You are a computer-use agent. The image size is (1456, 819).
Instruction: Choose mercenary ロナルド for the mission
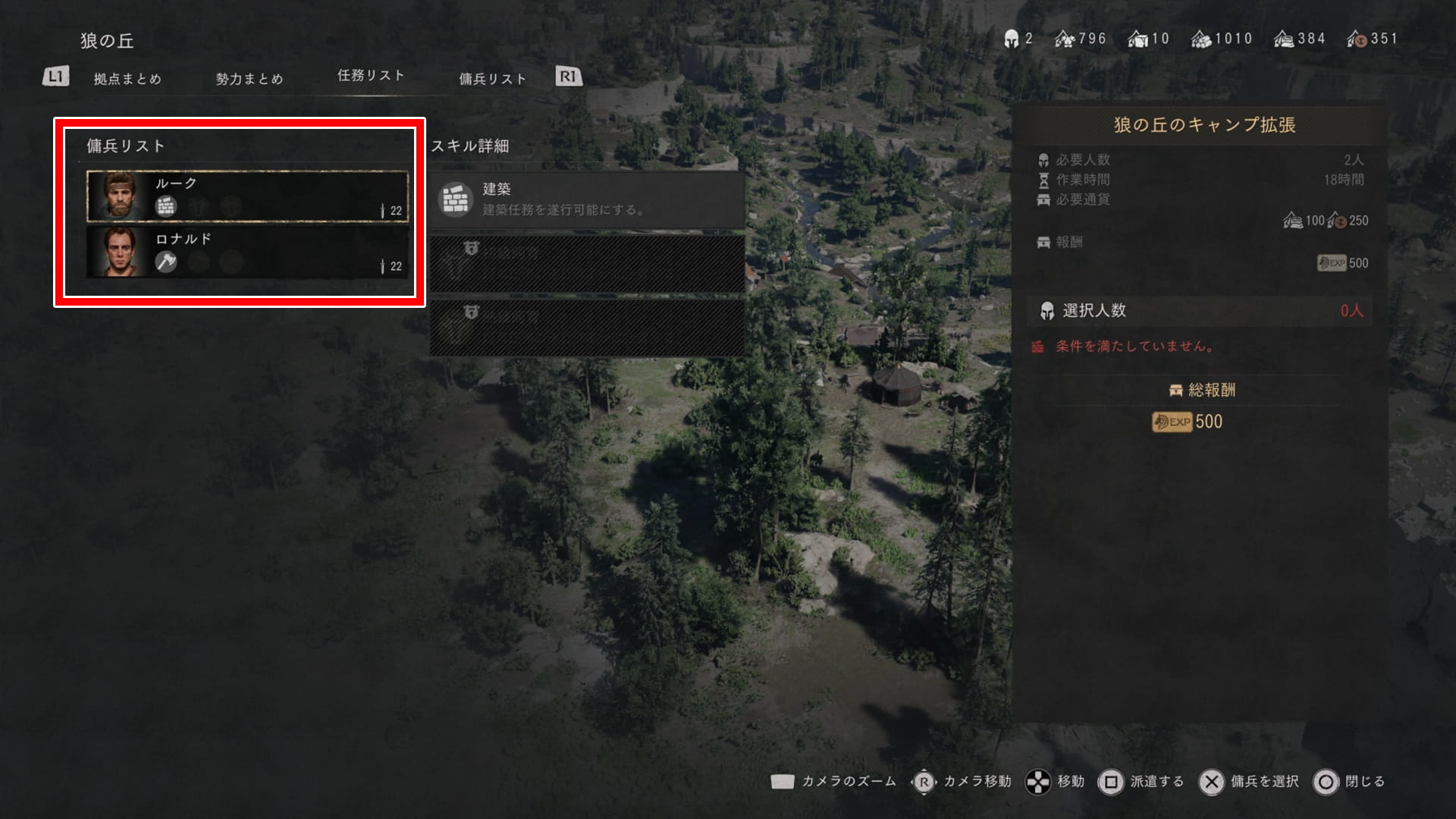(247, 252)
